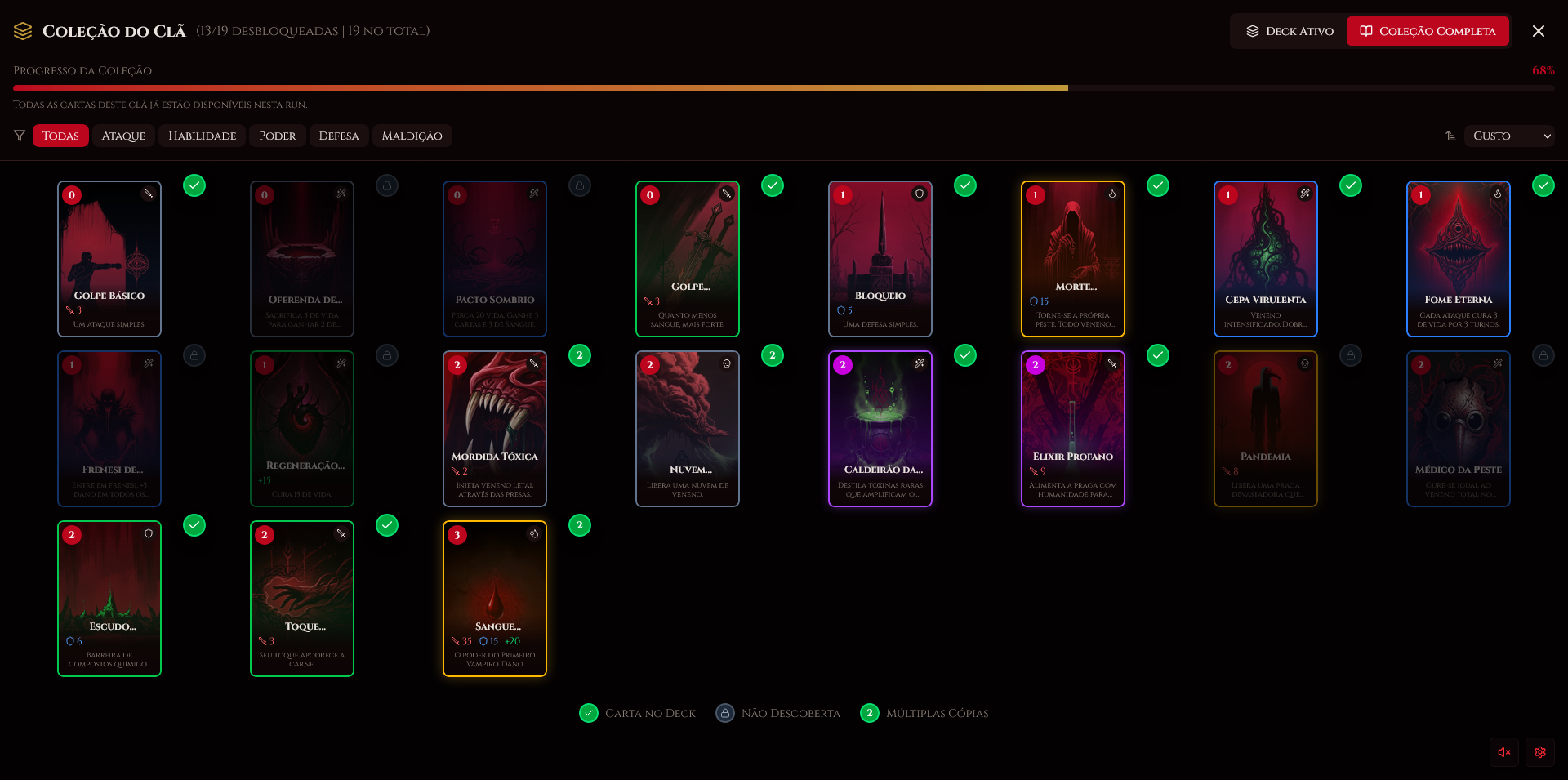
Task: Choose the Caldeirão card
Action: [880, 428]
